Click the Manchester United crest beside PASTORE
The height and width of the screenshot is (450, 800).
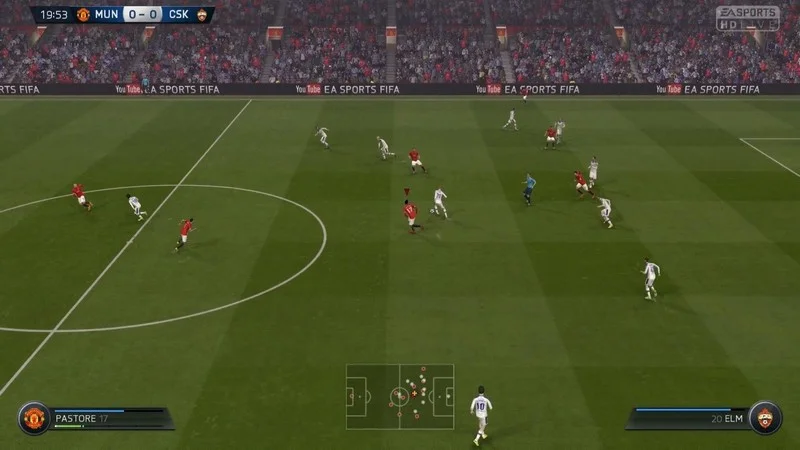coord(33,418)
